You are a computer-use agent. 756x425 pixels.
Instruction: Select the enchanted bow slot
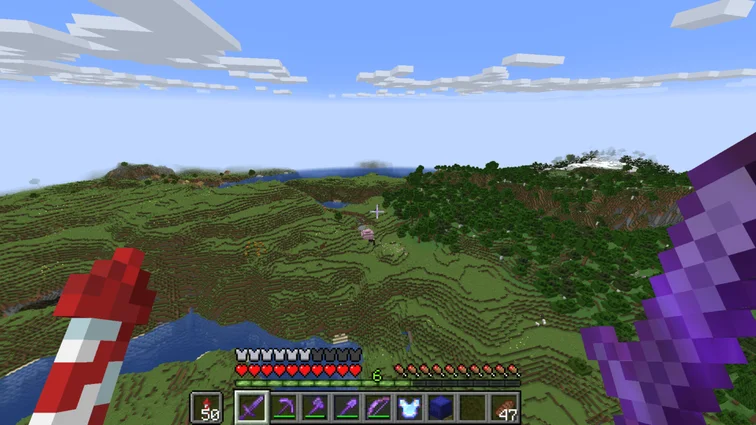[379, 407]
